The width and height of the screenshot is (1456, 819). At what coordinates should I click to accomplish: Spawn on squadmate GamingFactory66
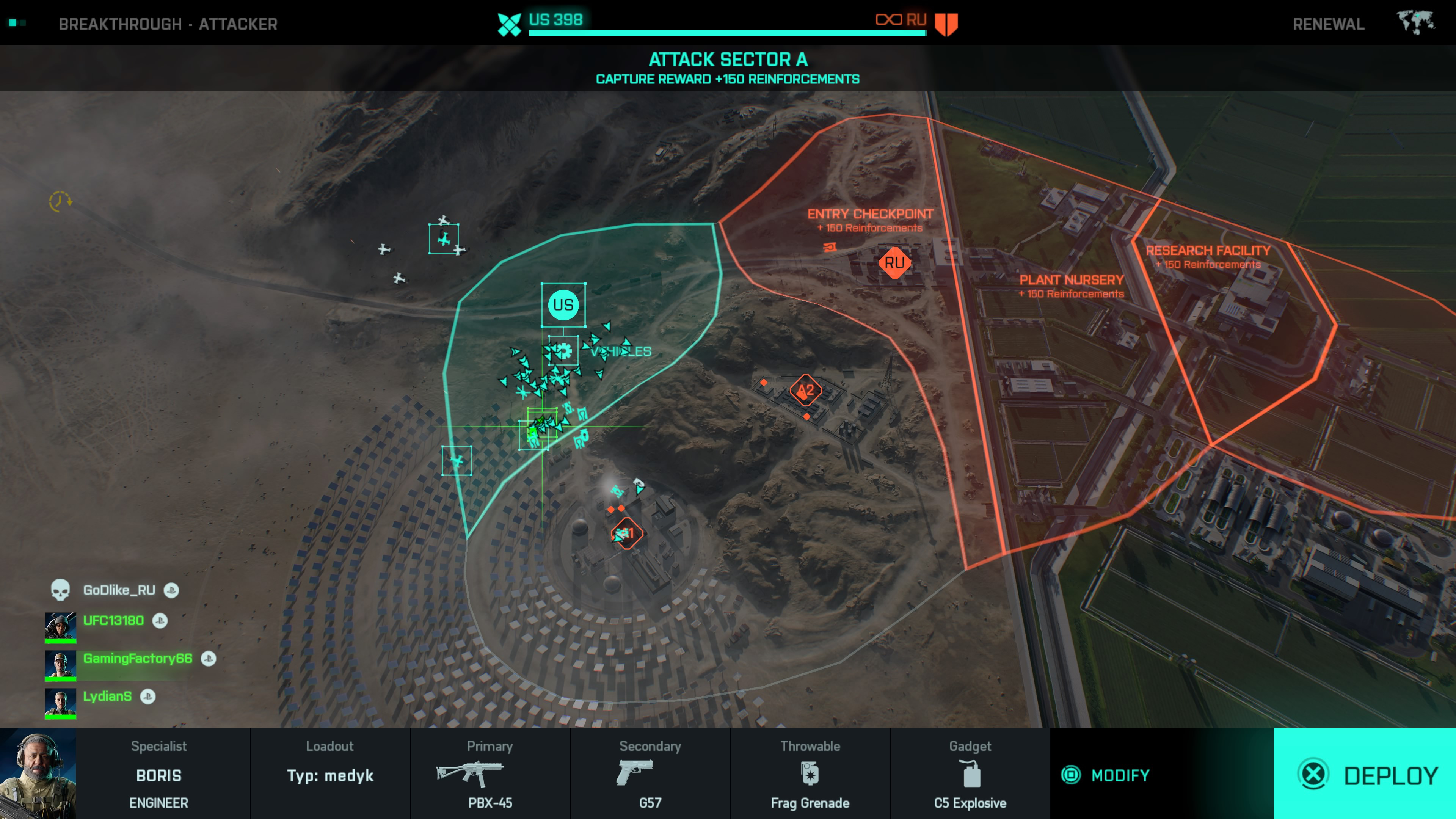click(x=137, y=659)
